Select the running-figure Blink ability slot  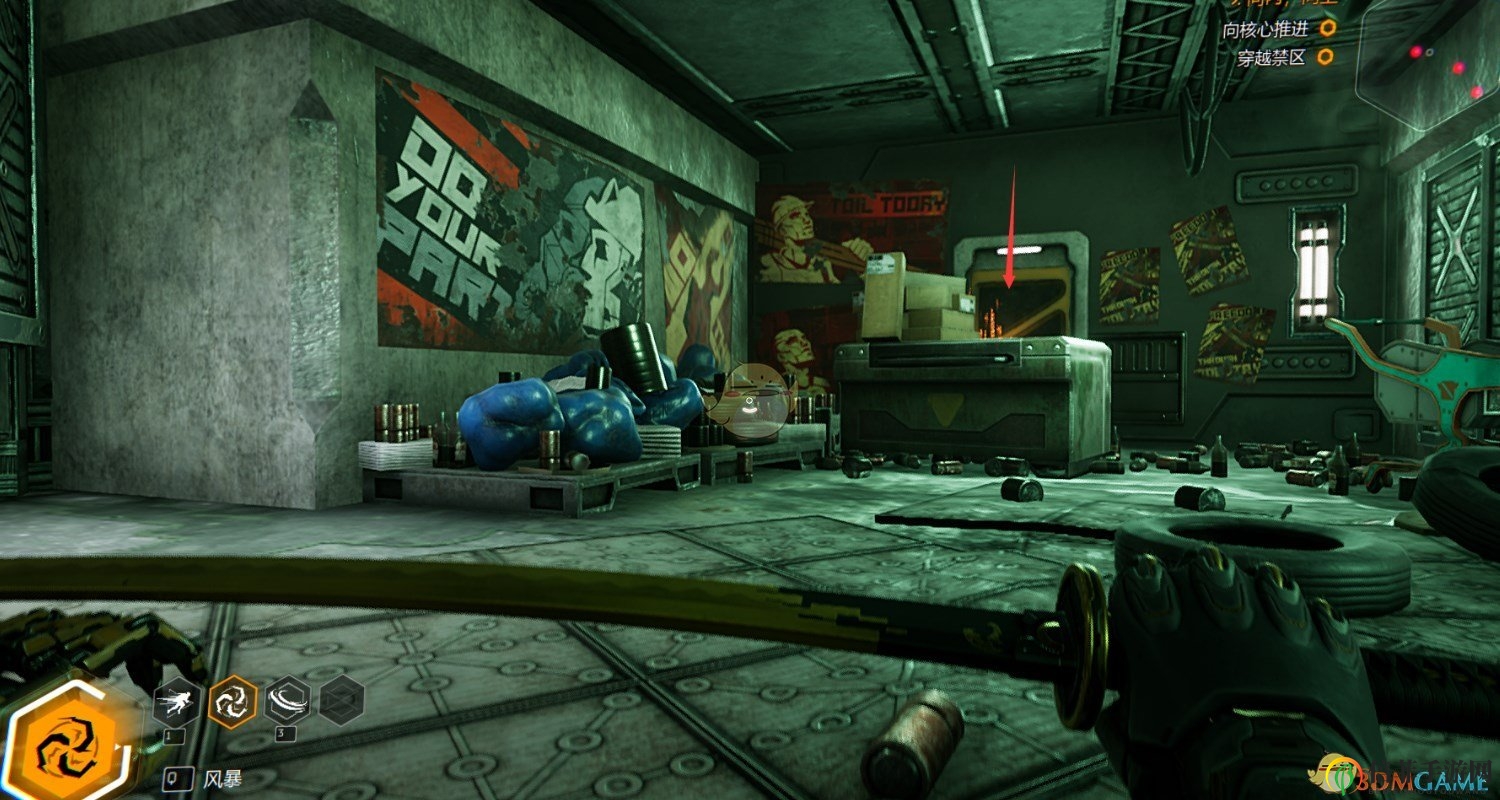177,702
